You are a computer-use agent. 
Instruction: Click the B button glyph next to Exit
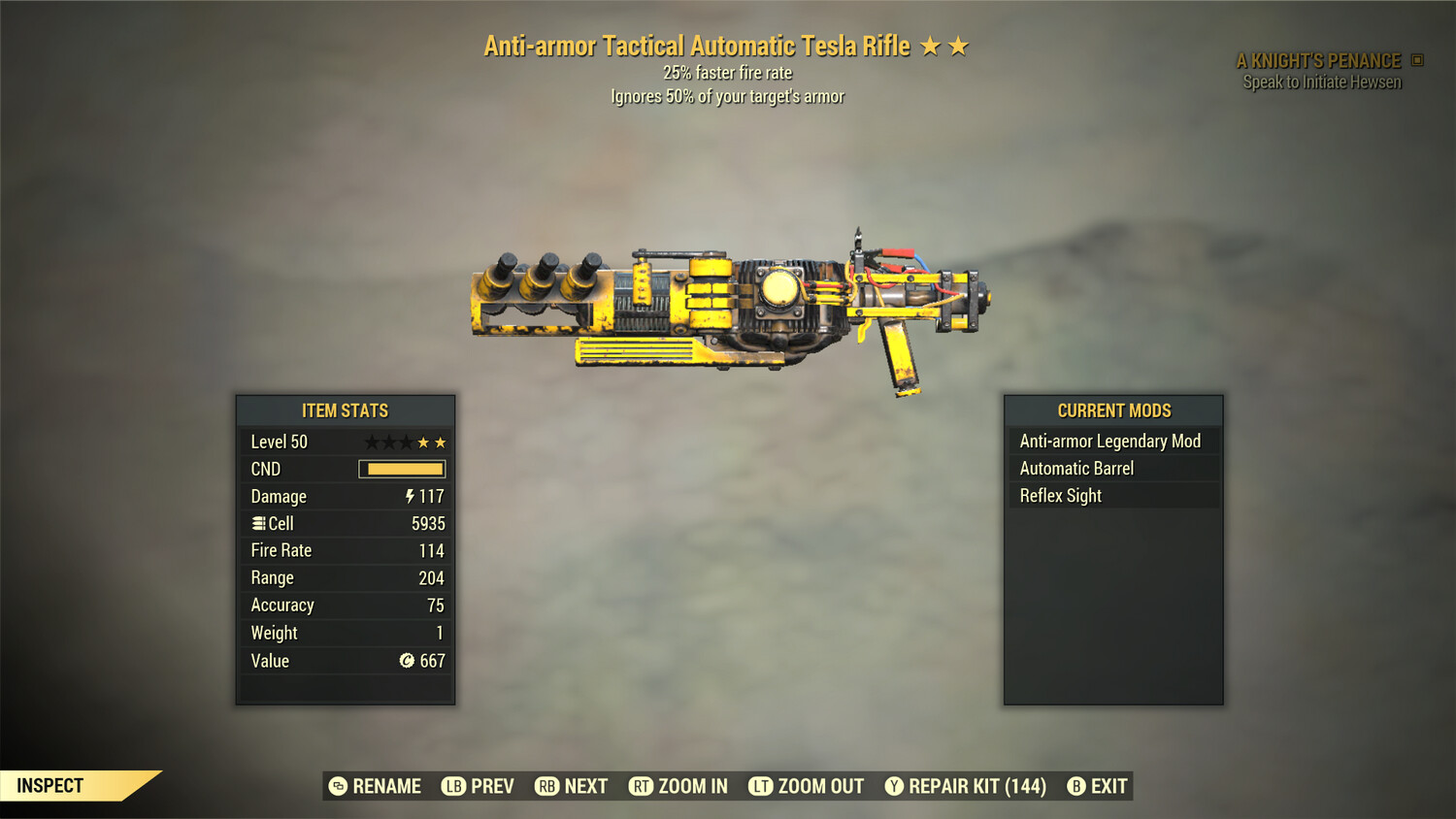click(1075, 786)
